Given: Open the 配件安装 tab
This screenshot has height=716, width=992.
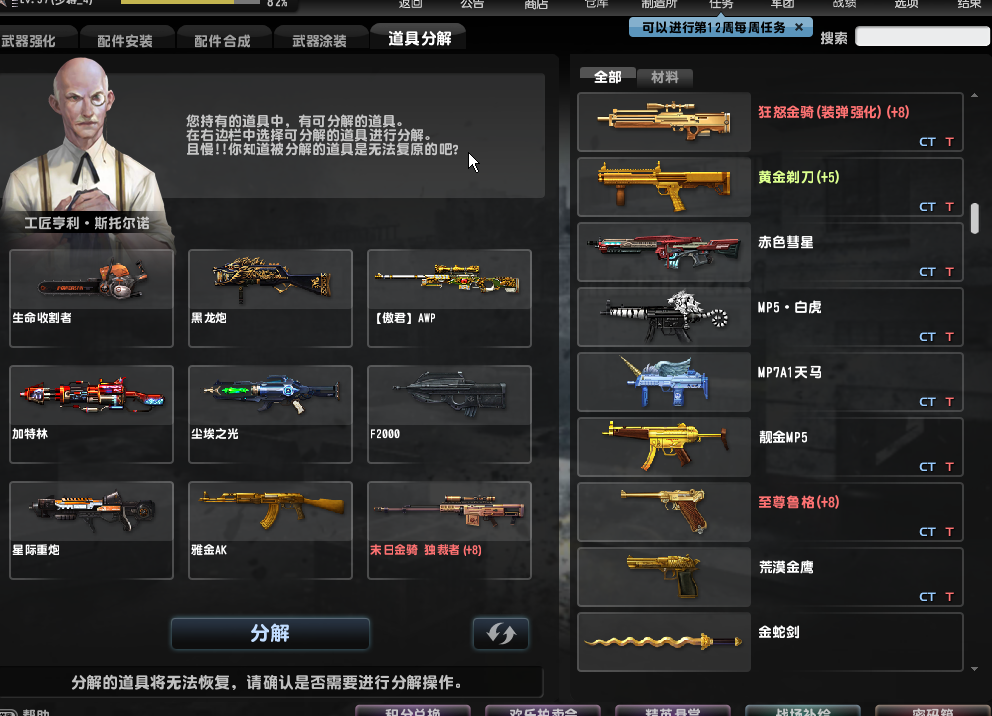Looking at the screenshot, I should (x=125, y=41).
